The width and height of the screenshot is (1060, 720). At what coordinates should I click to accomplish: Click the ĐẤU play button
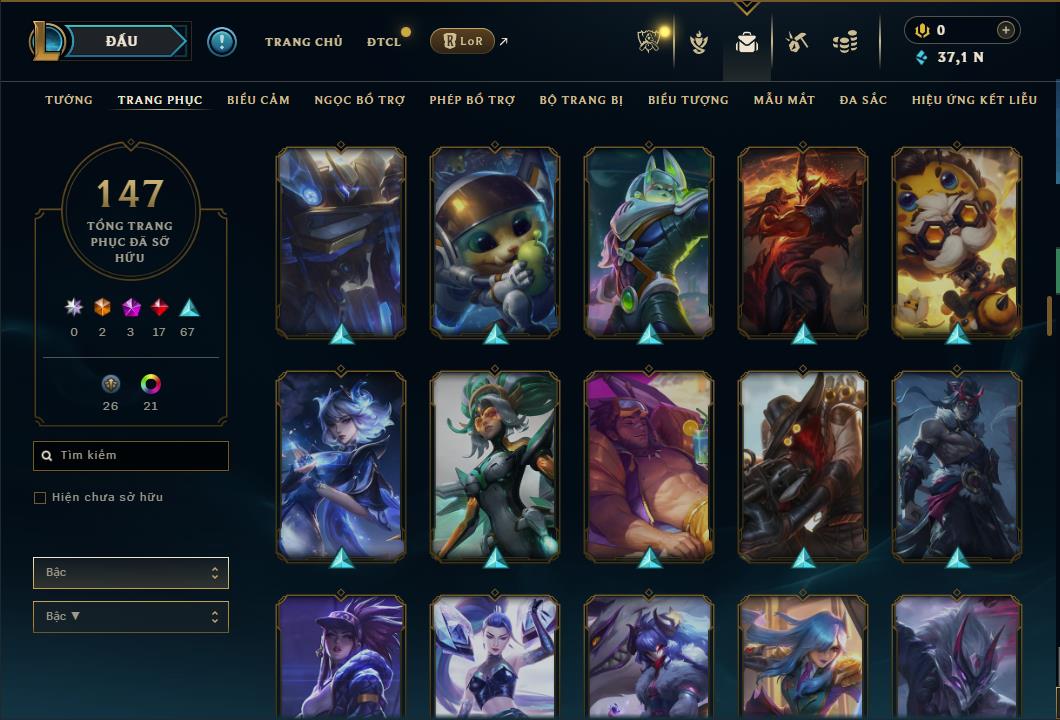[122, 41]
